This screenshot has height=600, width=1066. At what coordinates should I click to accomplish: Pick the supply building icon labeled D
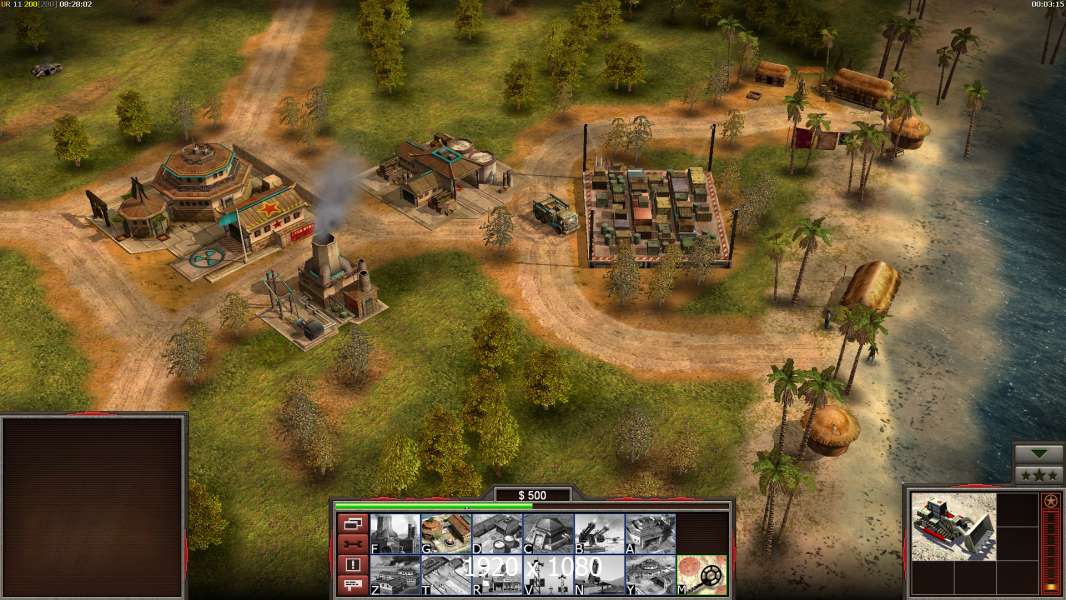pyautogui.click(x=497, y=534)
